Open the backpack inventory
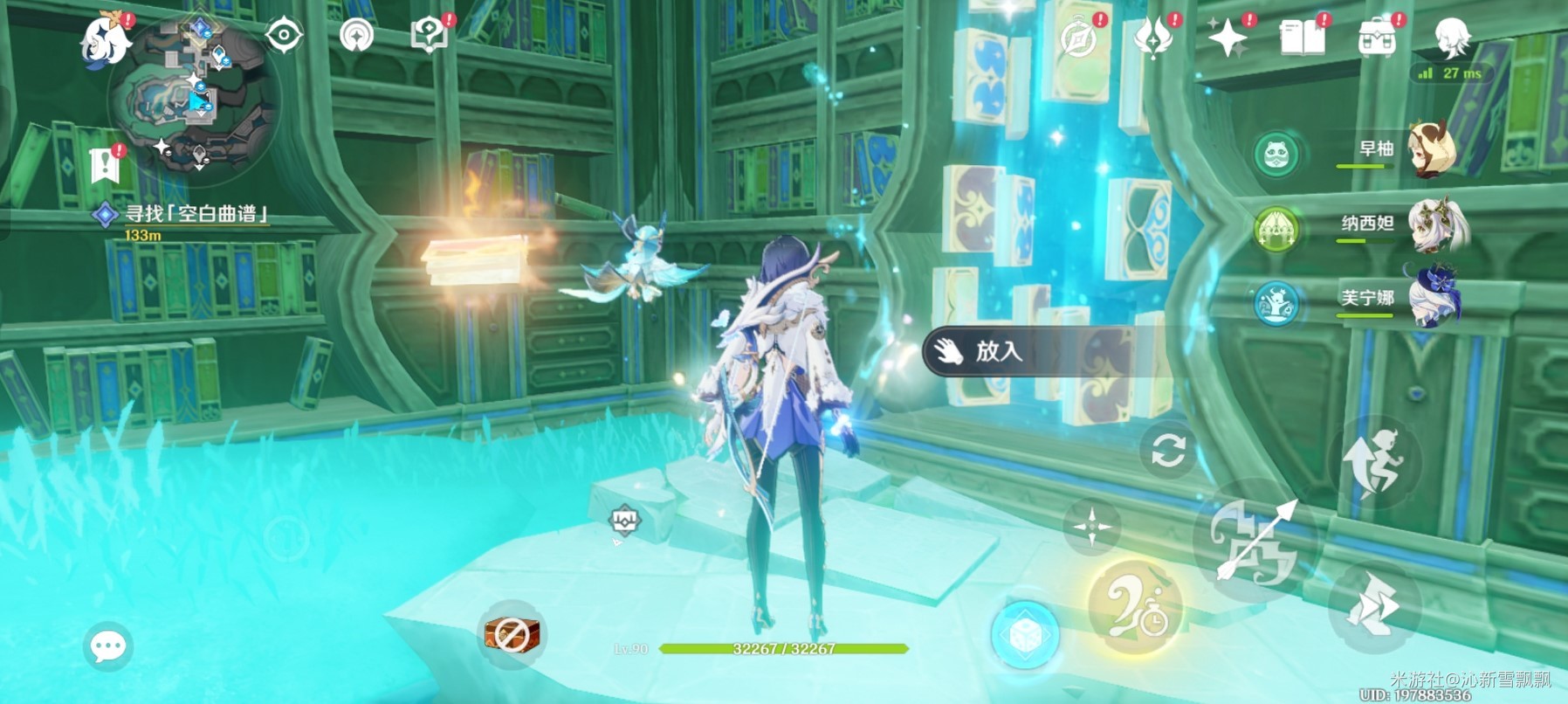The width and height of the screenshot is (1568, 704). pyautogui.click(x=1376, y=38)
